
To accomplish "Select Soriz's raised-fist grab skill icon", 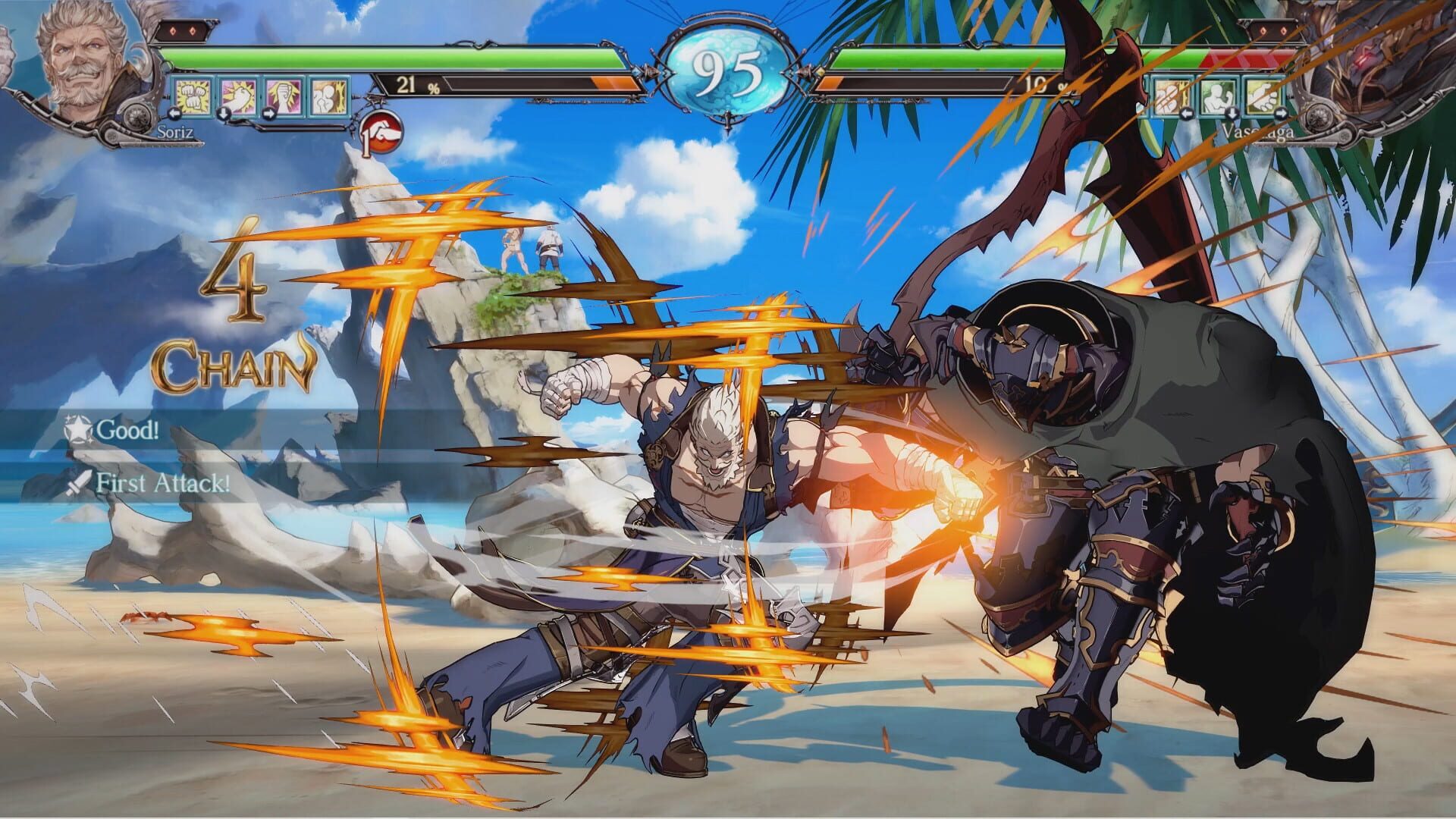I will [x=284, y=95].
